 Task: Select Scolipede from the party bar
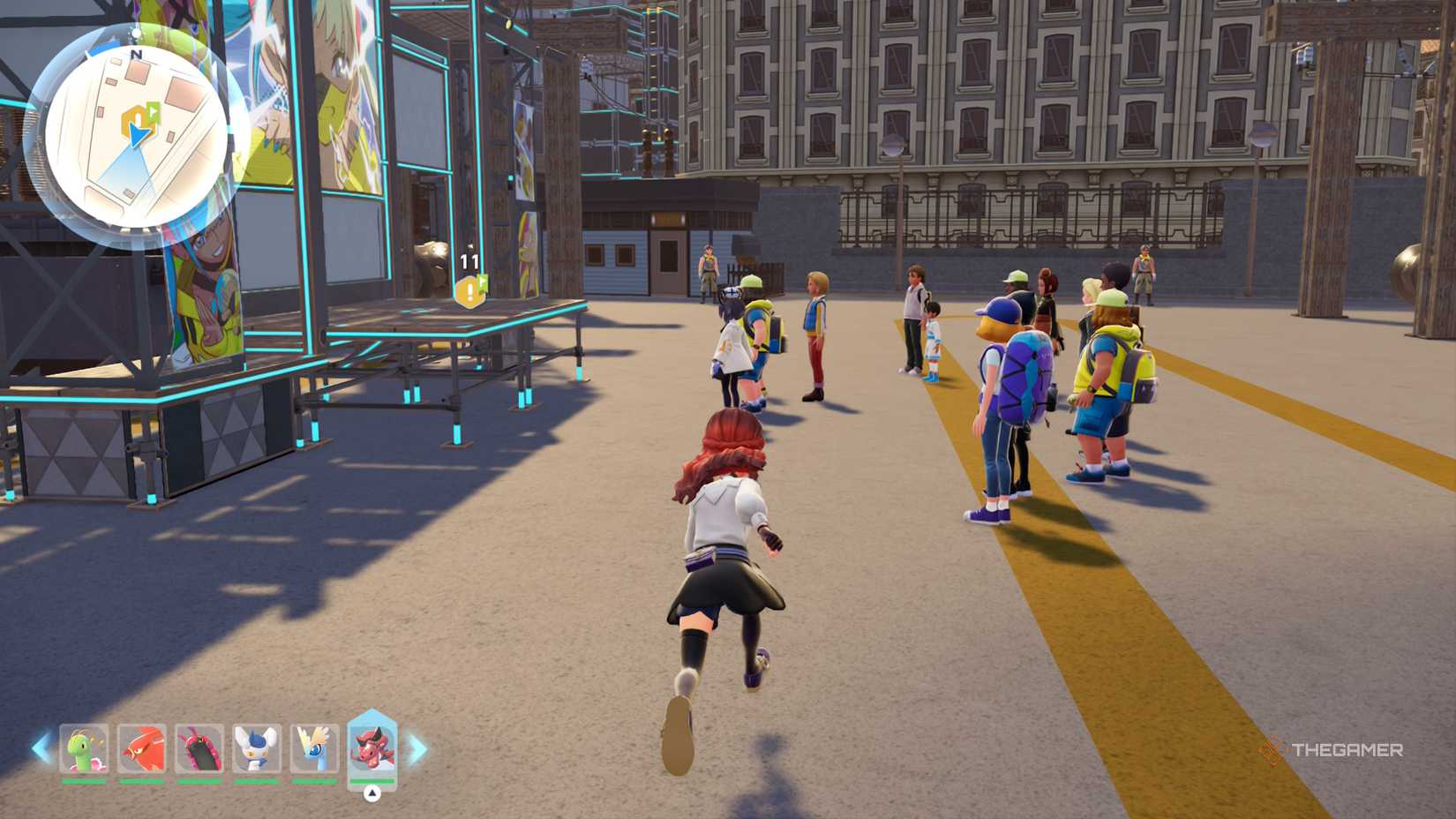(199, 749)
